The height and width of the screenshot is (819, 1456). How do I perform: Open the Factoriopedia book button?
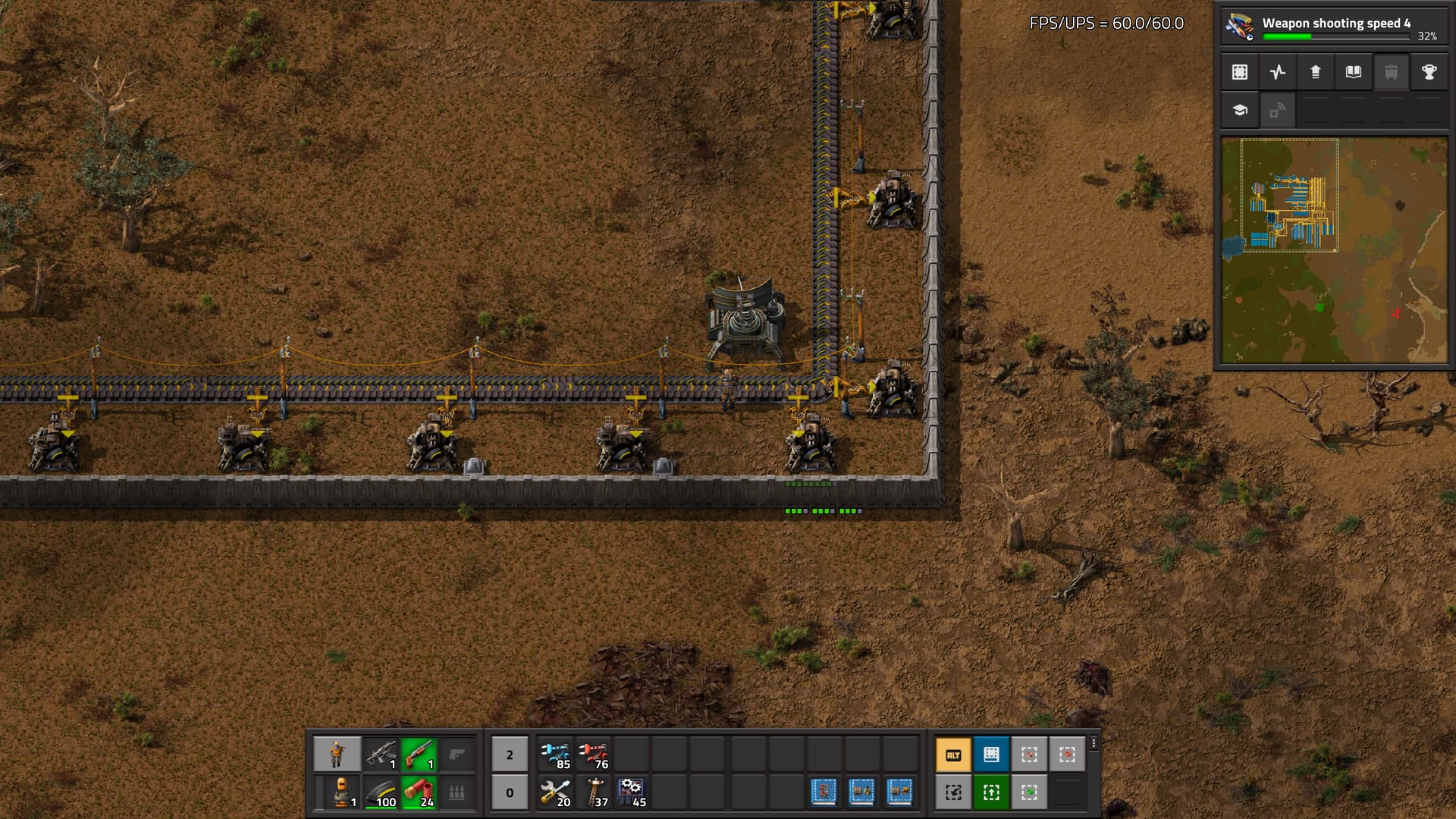point(1354,72)
